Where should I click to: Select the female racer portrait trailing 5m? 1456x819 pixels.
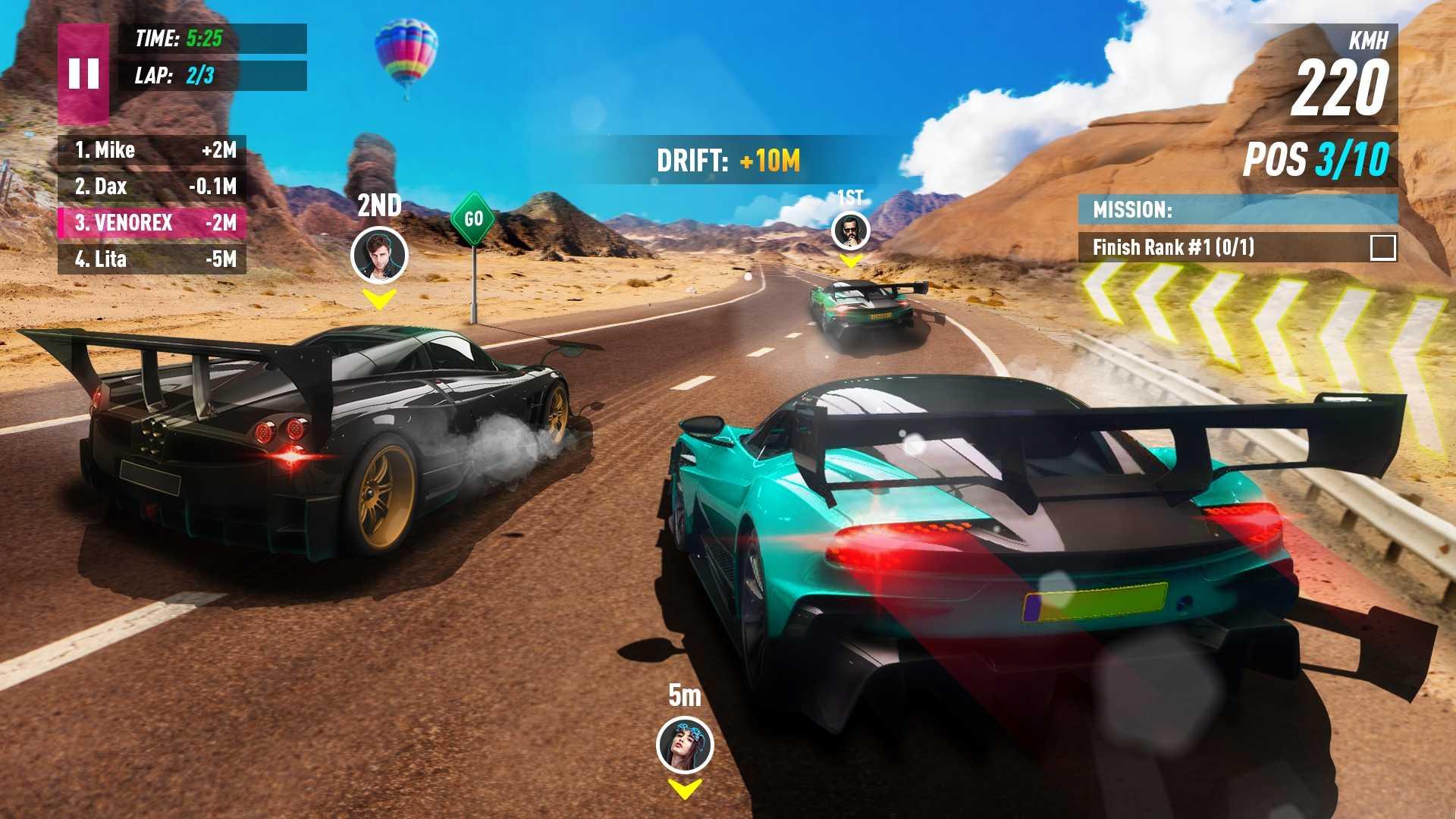coord(684,745)
